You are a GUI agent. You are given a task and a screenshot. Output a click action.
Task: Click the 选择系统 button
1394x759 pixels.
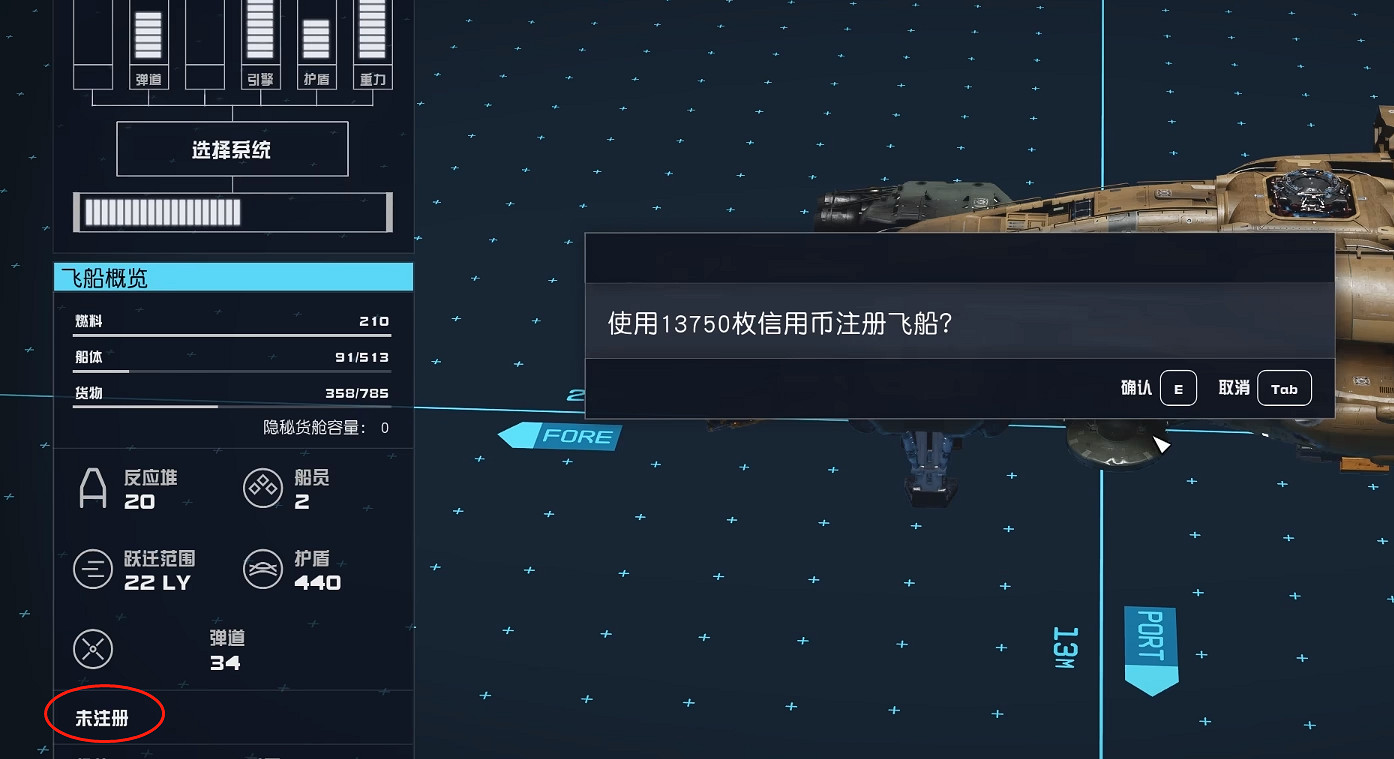click(232, 148)
